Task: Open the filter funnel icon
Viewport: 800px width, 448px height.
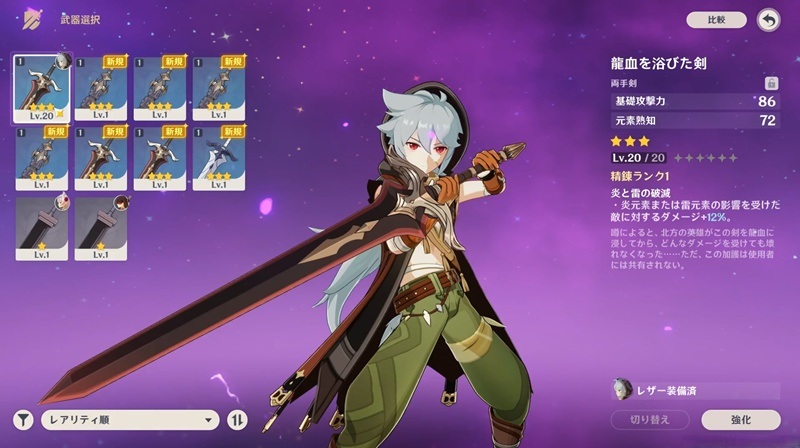Action: (22, 420)
